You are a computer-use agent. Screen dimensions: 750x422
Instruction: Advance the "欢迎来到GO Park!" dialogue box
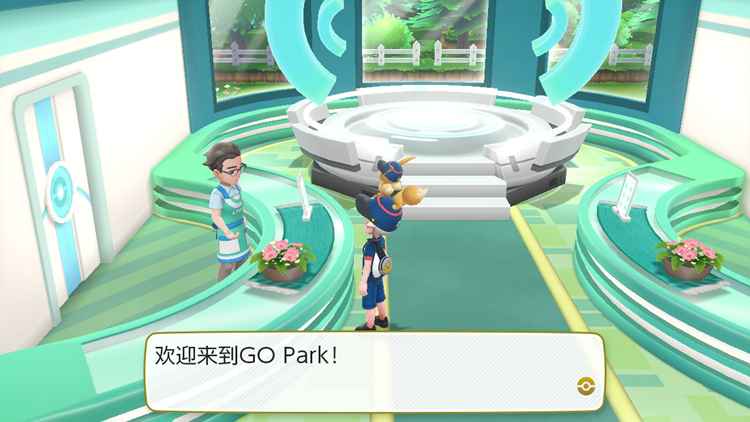tap(374, 372)
